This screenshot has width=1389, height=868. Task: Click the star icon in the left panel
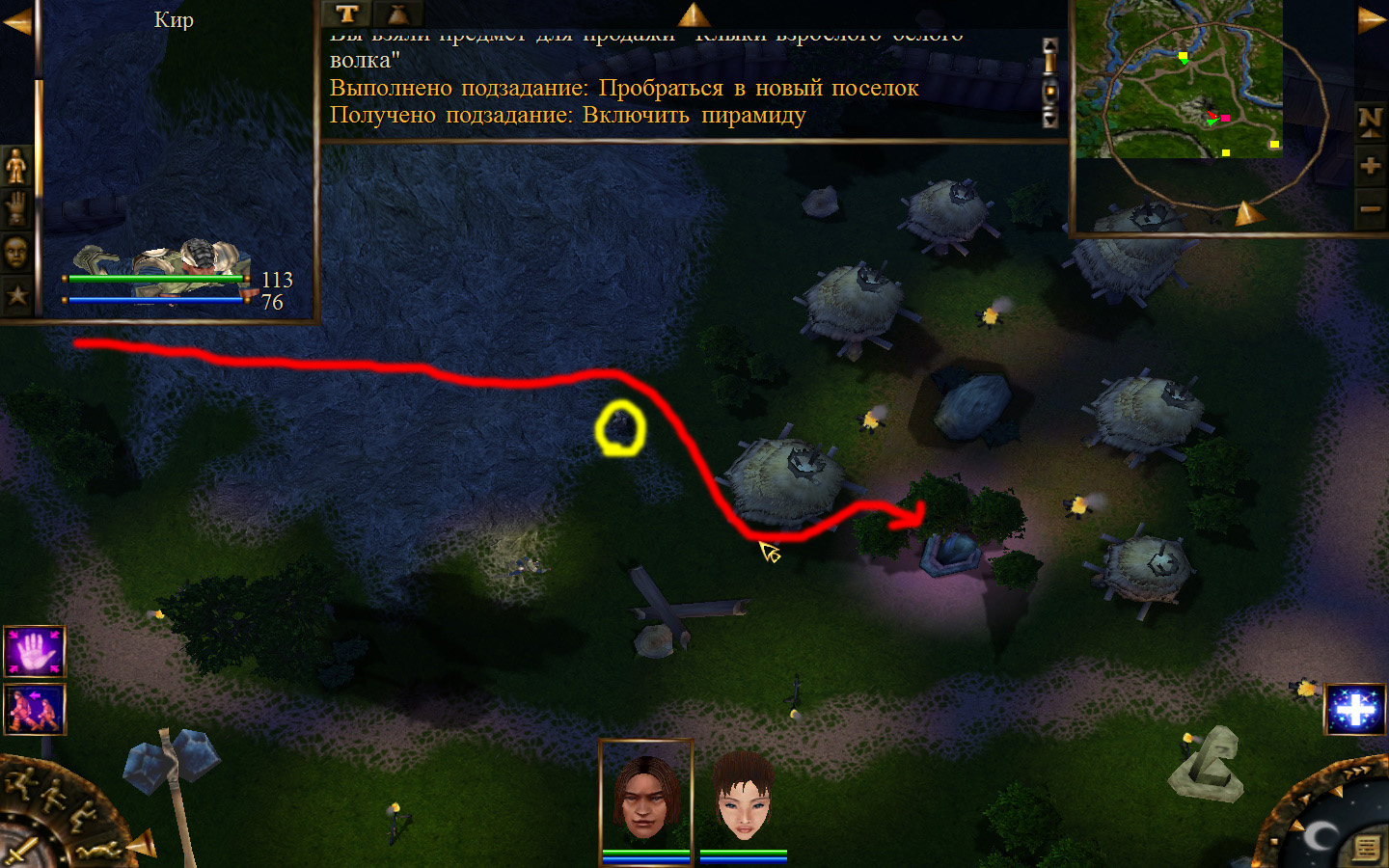pos(16,295)
